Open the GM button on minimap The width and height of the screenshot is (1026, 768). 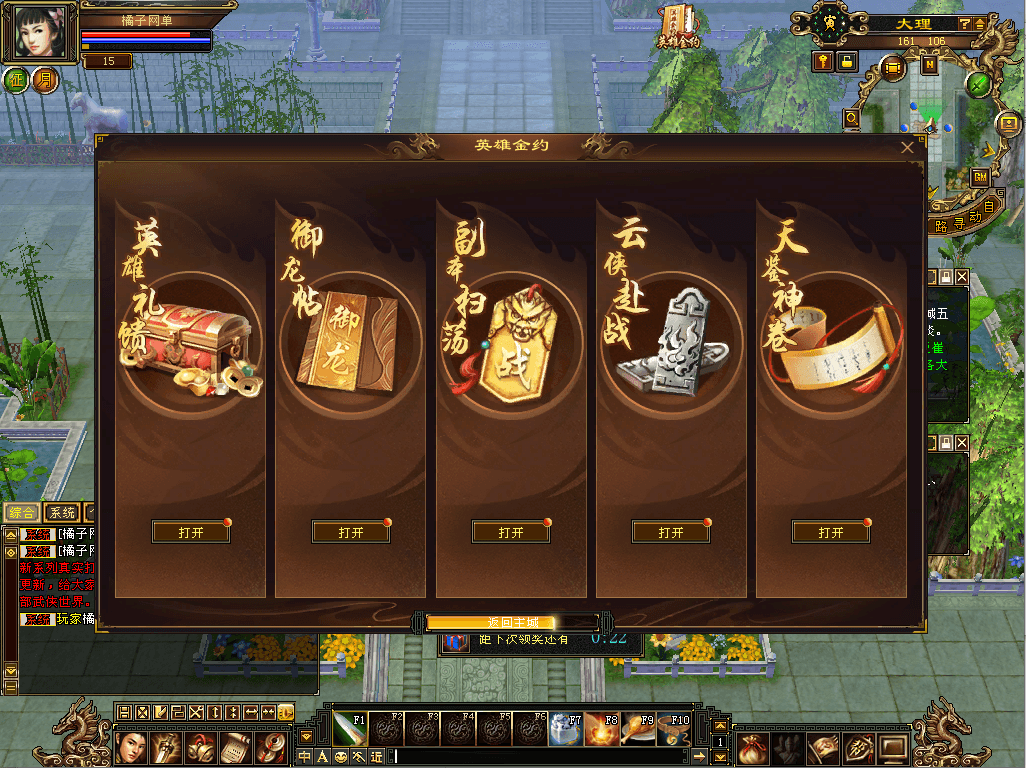point(980,176)
